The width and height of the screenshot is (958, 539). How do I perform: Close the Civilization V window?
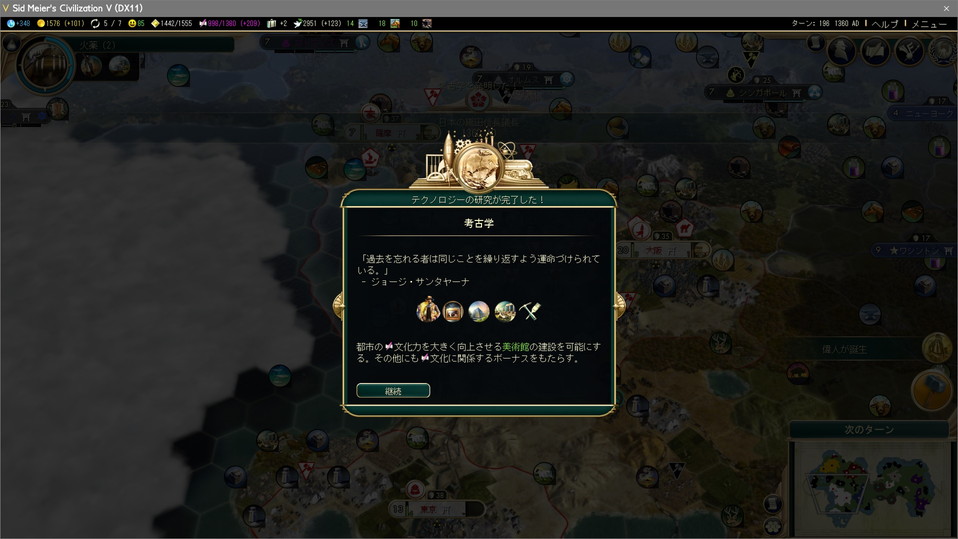(x=946, y=8)
